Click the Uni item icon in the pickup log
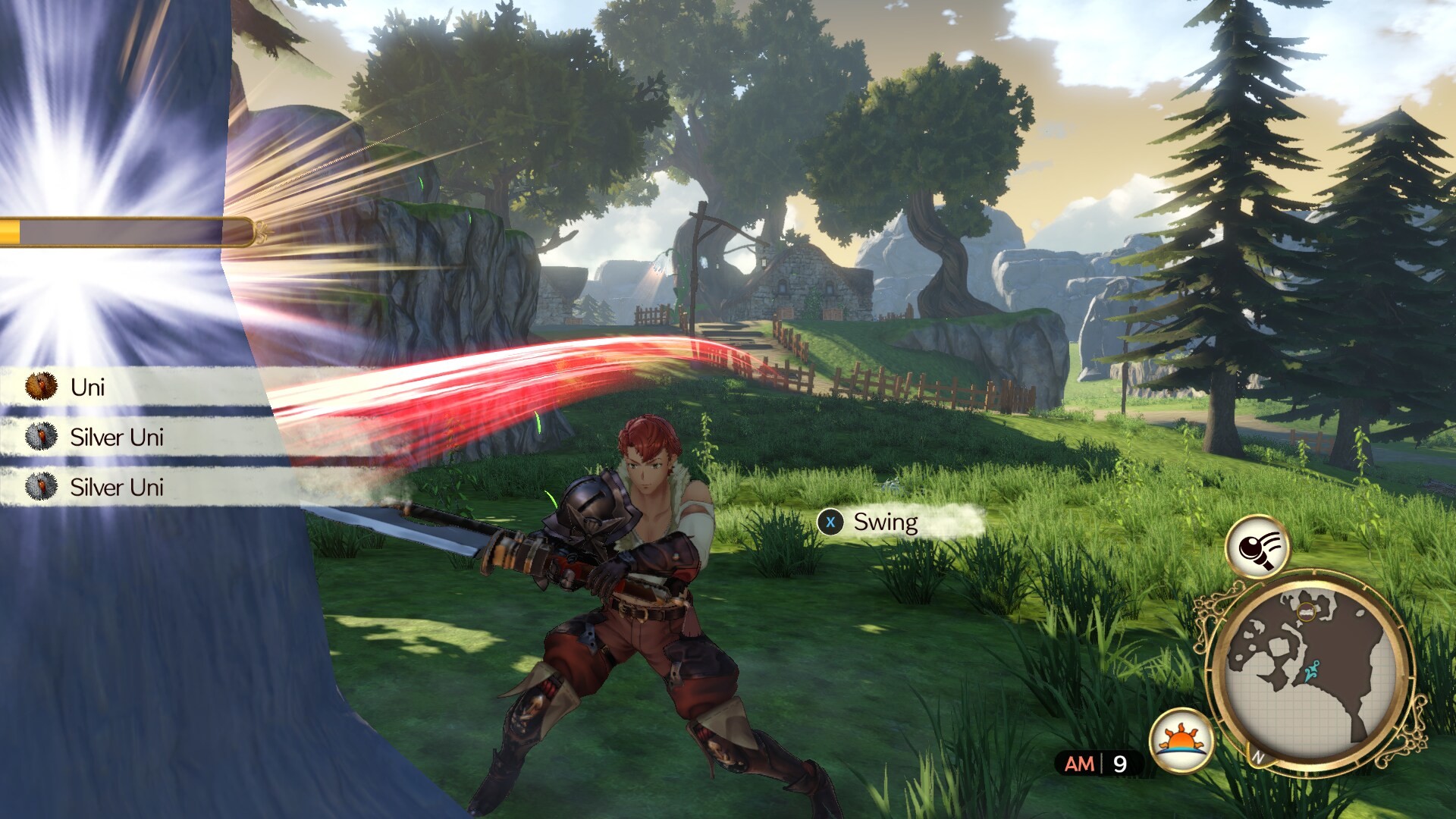Screen dimensions: 1456x819 tap(43, 386)
